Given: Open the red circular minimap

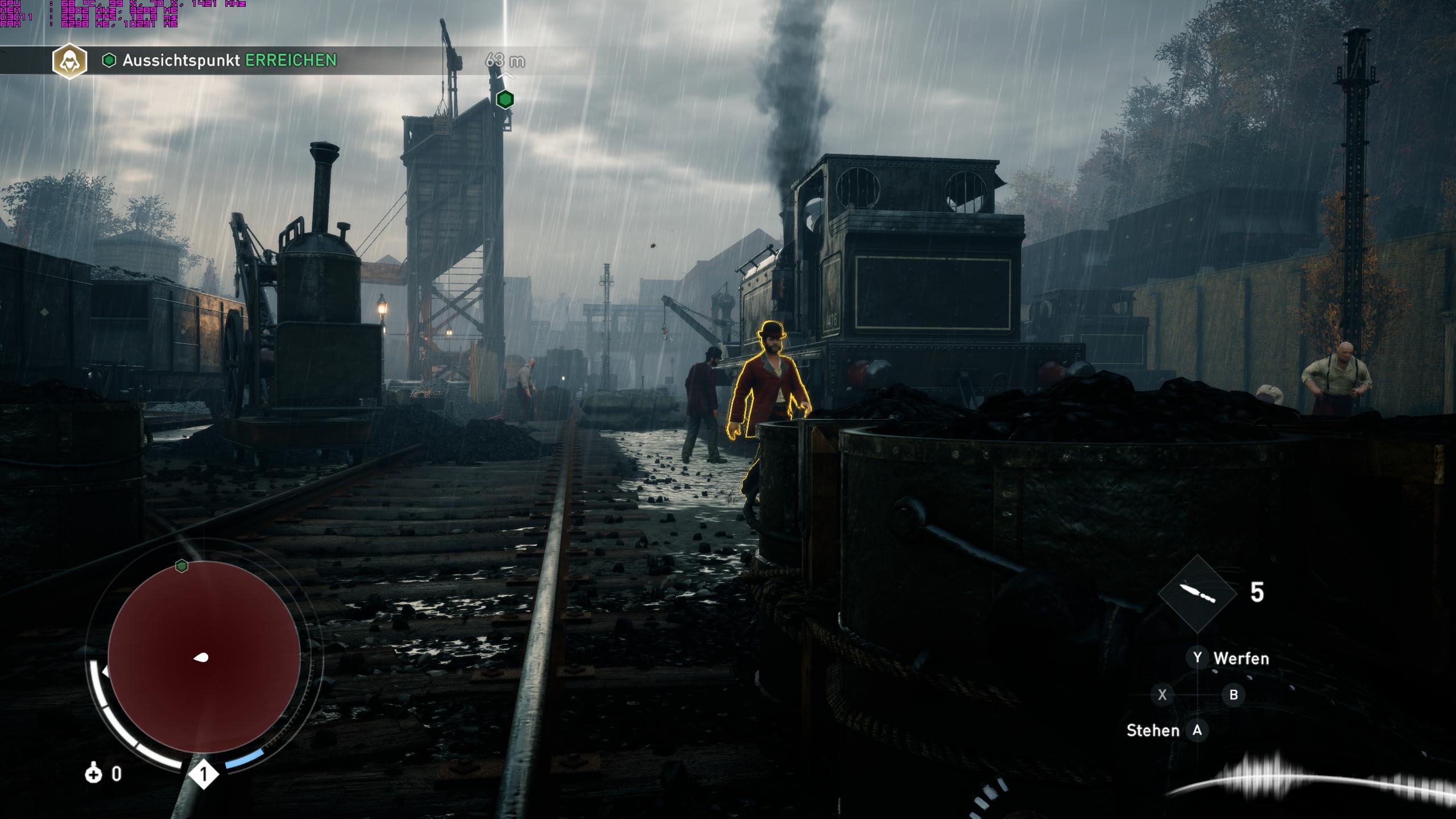Looking at the screenshot, I should 204,656.
